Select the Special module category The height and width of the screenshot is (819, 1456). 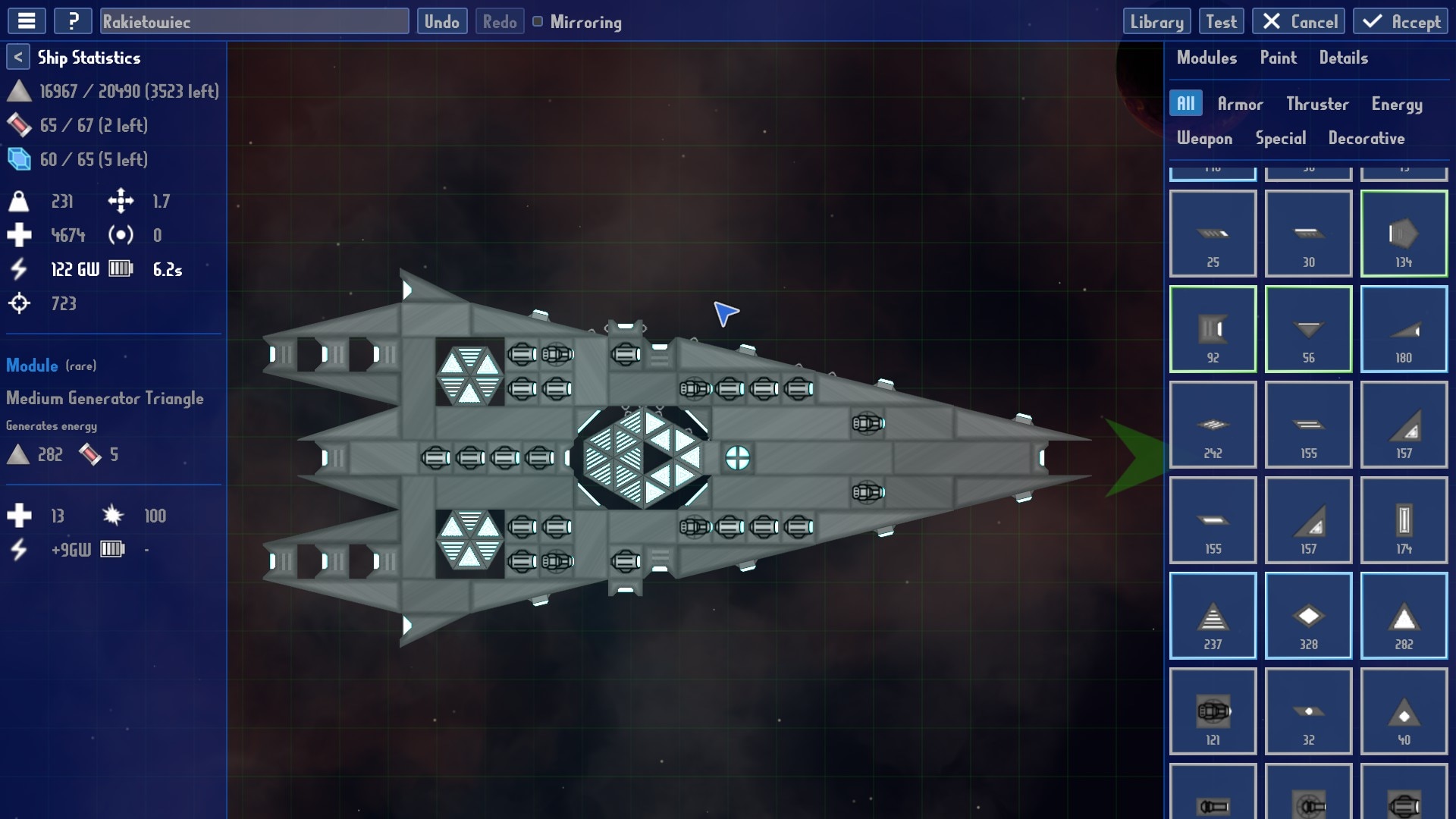tap(1280, 138)
